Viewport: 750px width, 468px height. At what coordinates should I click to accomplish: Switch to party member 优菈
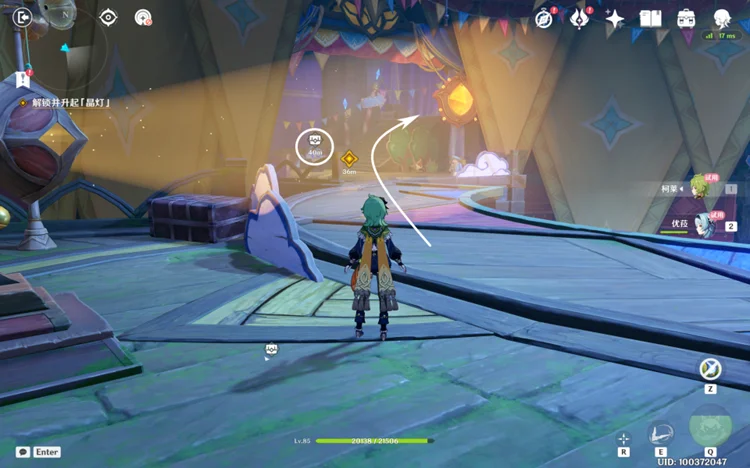pos(706,224)
